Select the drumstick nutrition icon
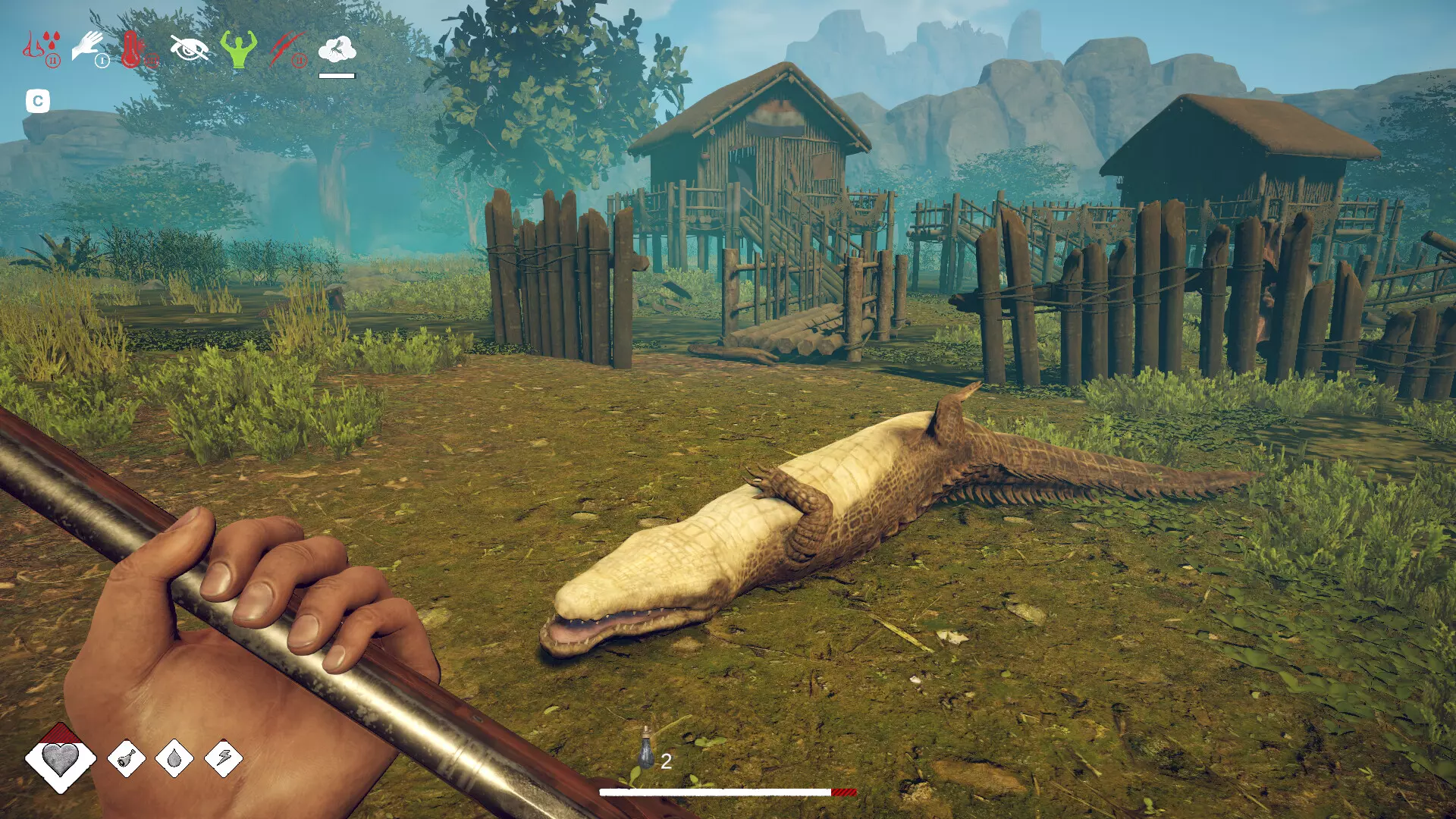 pyautogui.click(x=127, y=758)
